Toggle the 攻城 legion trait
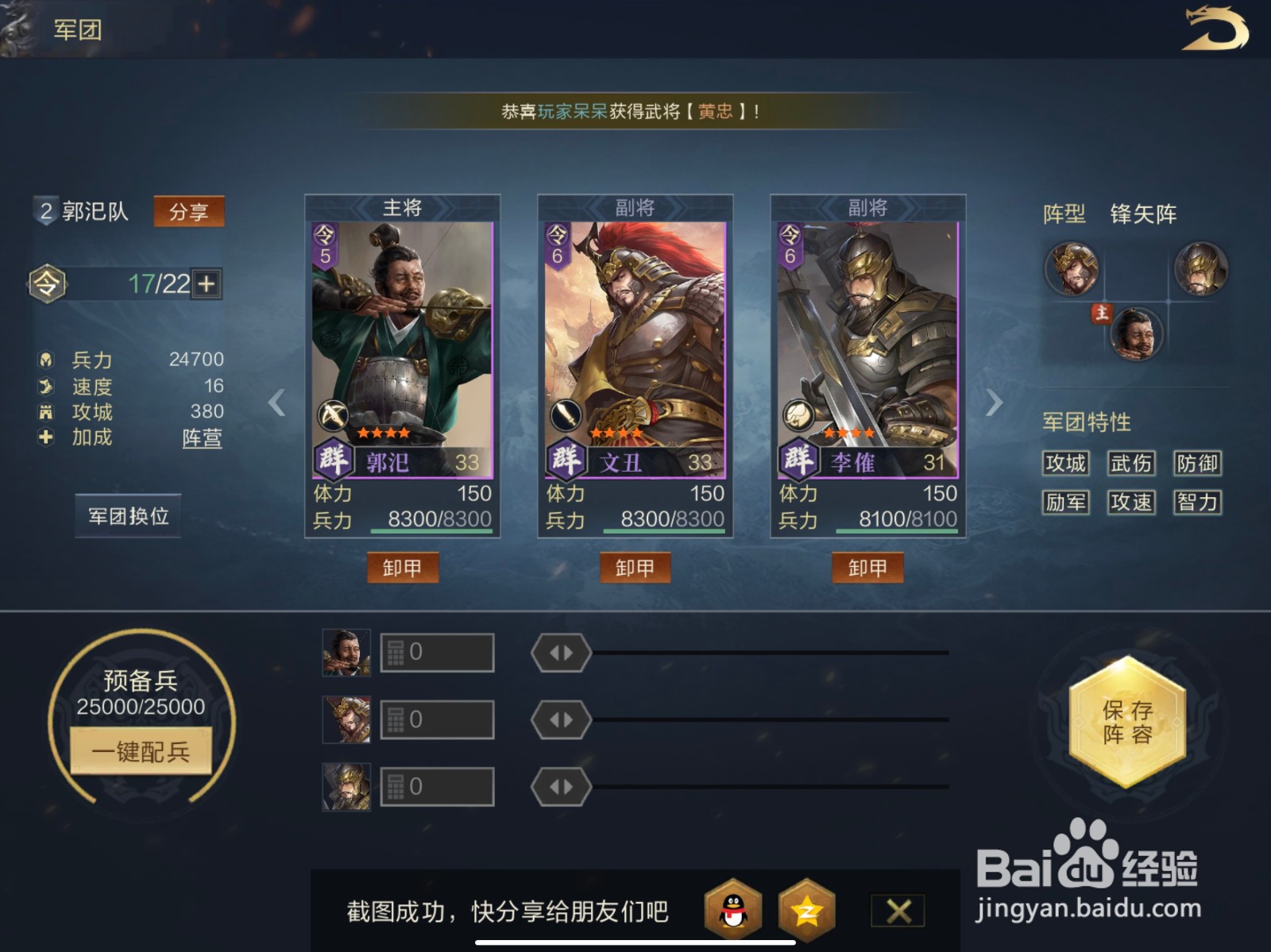The height and width of the screenshot is (952, 1271). pyautogui.click(x=1065, y=464)
